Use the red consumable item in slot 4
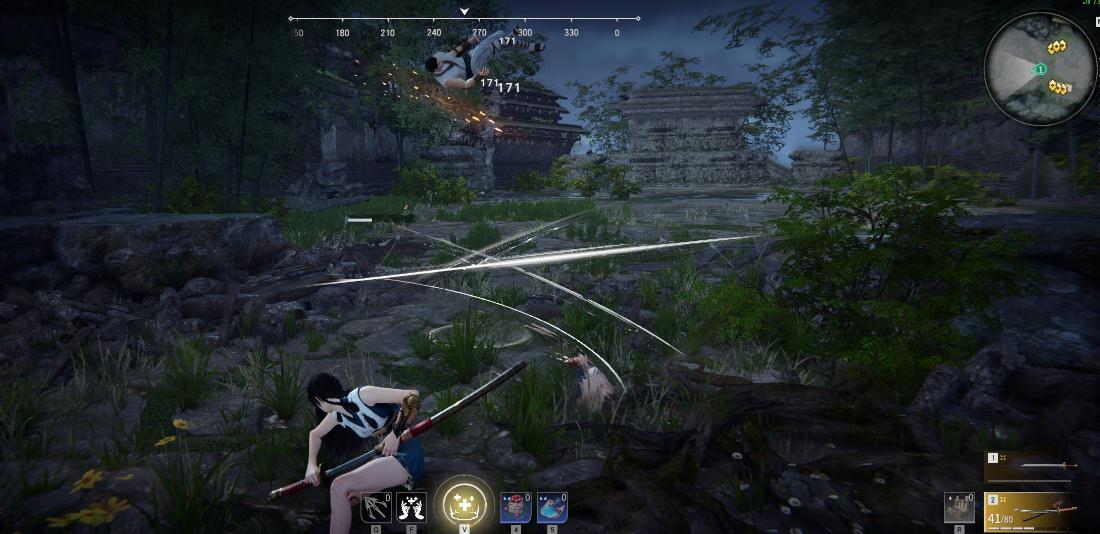 (515, 507)
